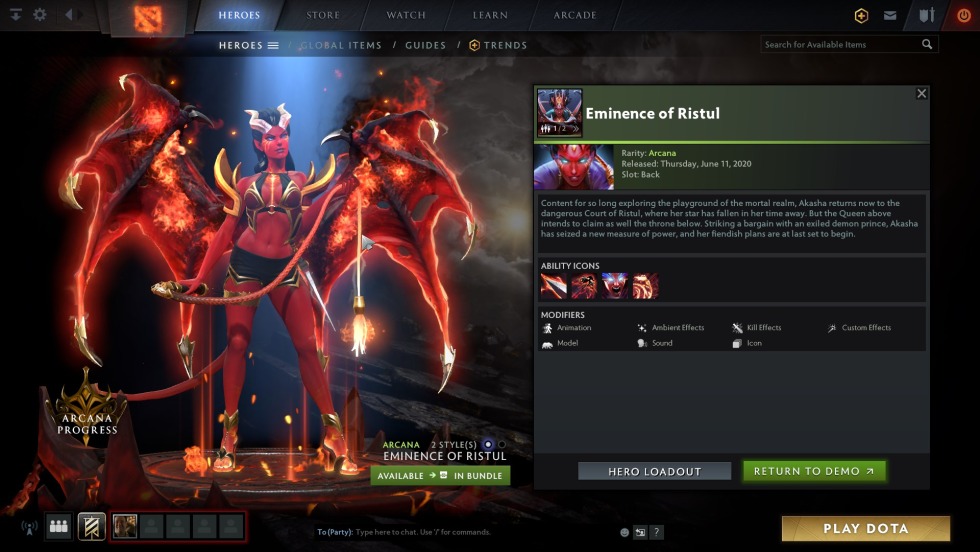Viewport: 980px width, 552px height.
Task: Open the Guides section
Action: point(425,45)
